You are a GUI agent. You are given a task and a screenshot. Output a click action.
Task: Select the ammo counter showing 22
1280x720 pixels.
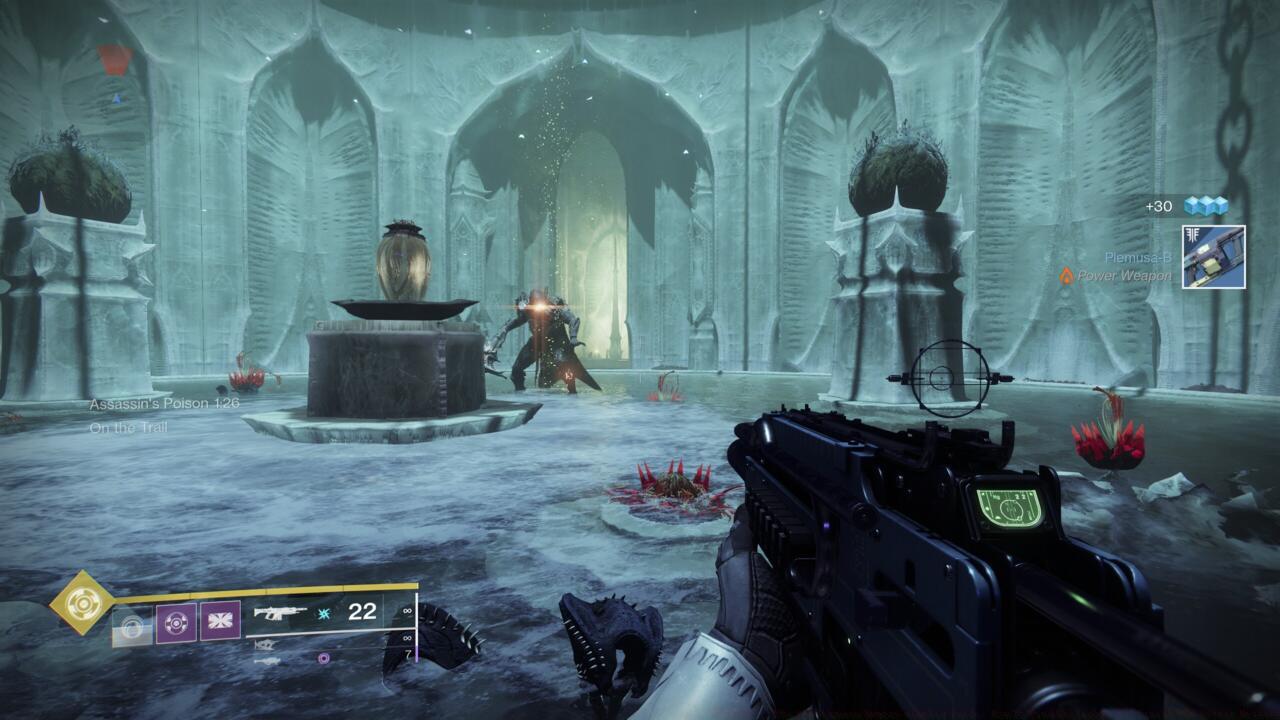pyautogui.click(x=361, y=613)
